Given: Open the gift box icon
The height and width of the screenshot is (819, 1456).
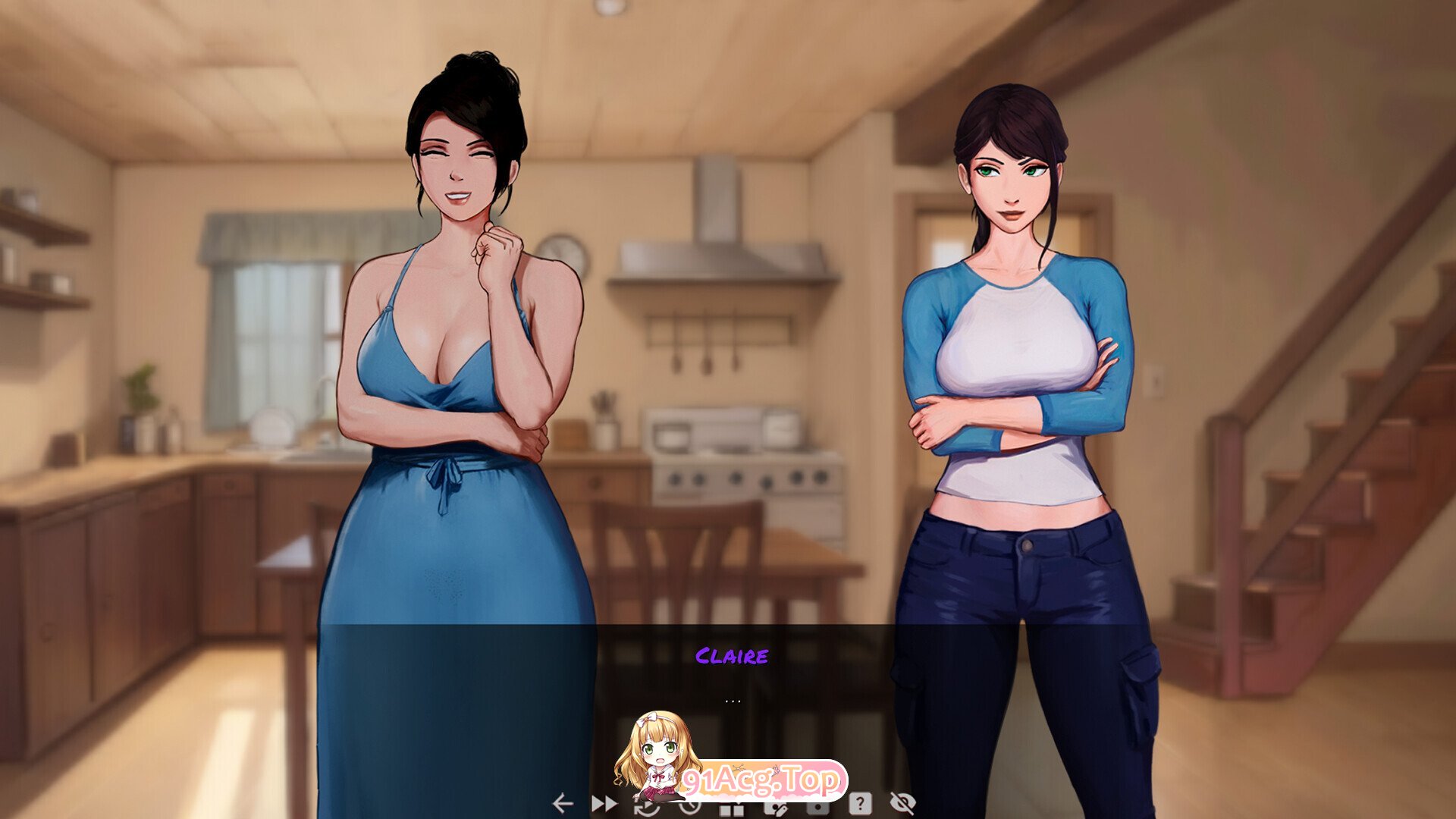Looking at the screenshot, I should (x=732, y=808).
